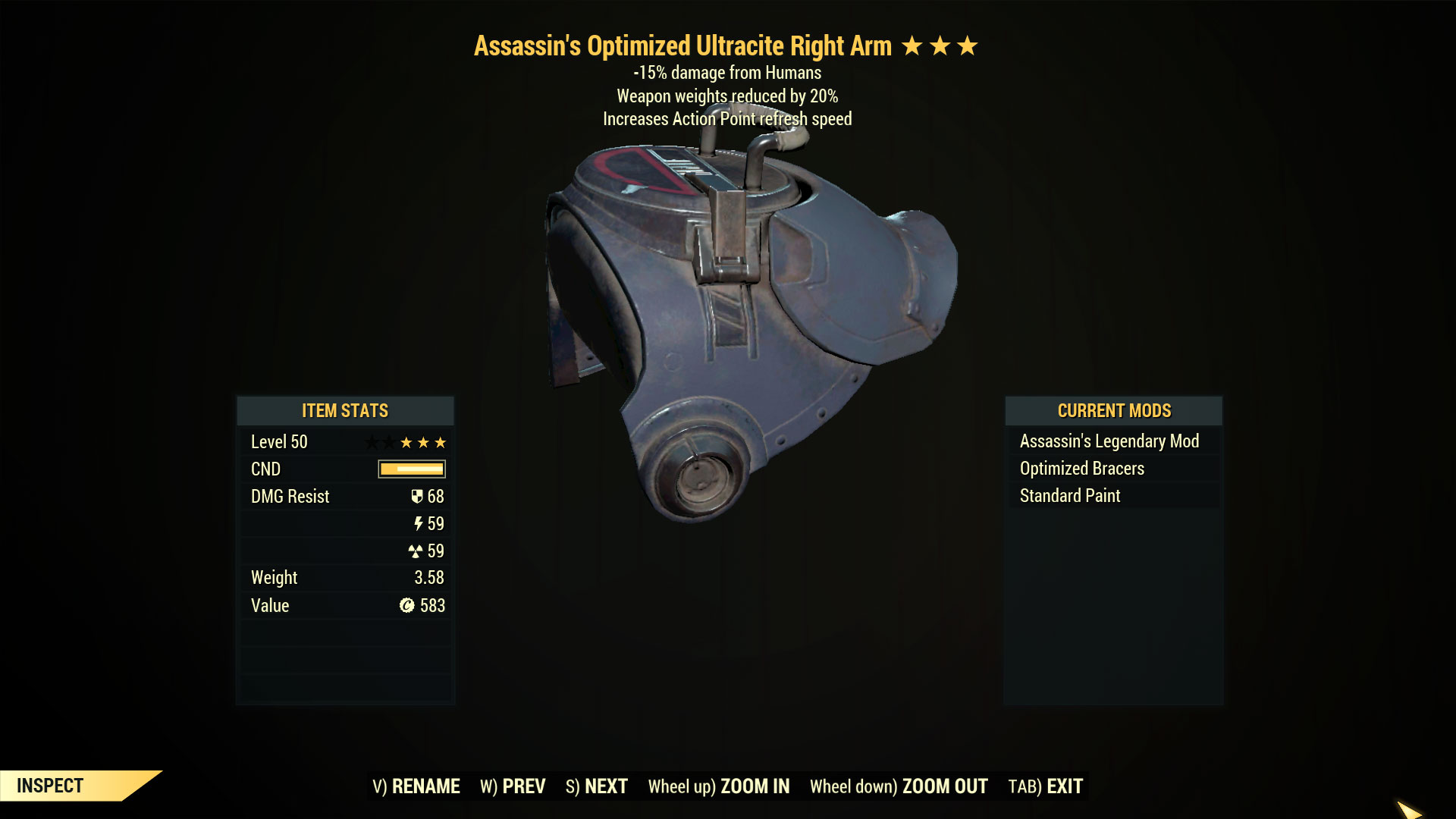Activate ZOOM IN on the item
Viewport: 1456px width, 819px height.
718,786
